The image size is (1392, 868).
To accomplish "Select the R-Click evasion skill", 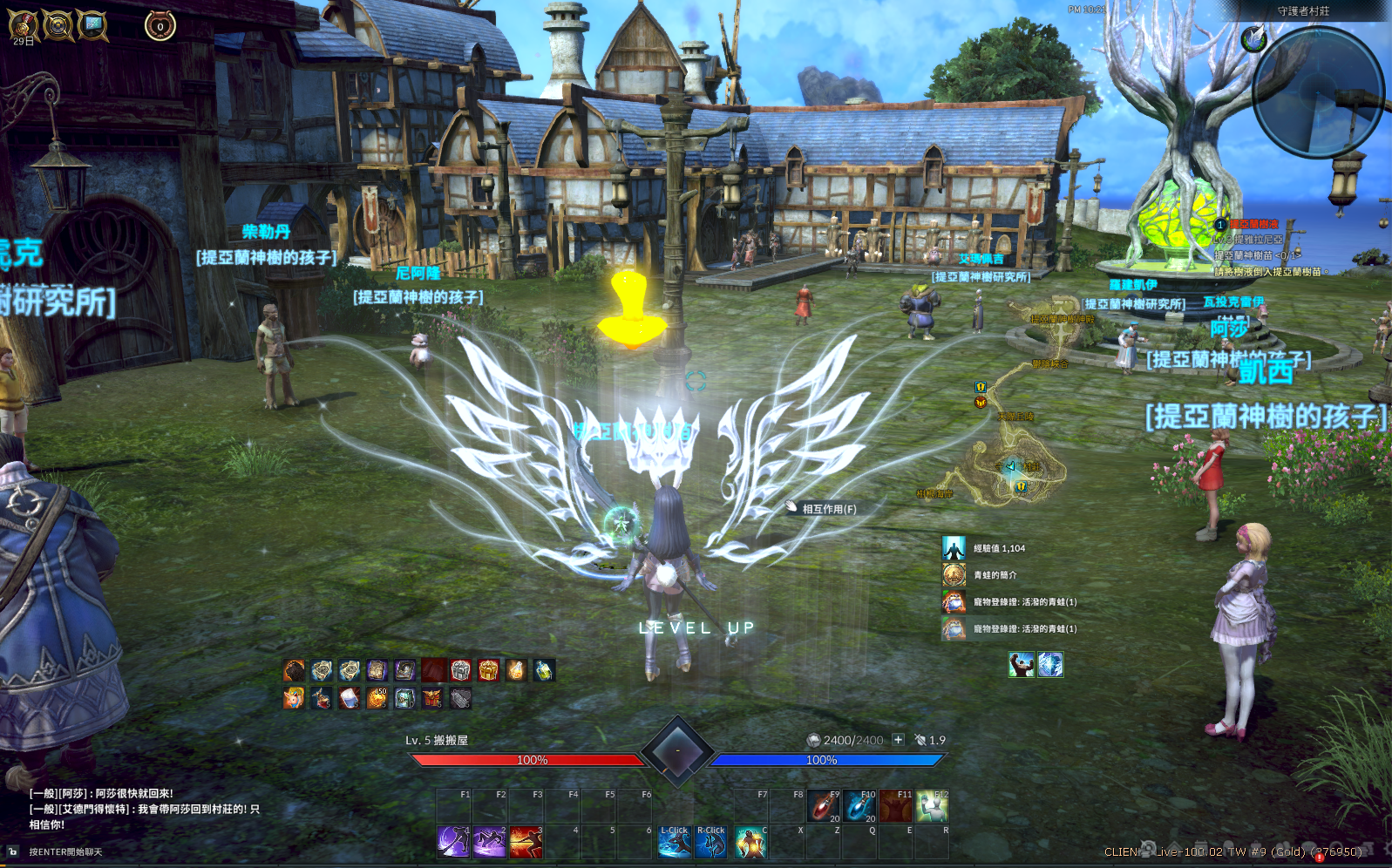I will click(x=711, y=842).
